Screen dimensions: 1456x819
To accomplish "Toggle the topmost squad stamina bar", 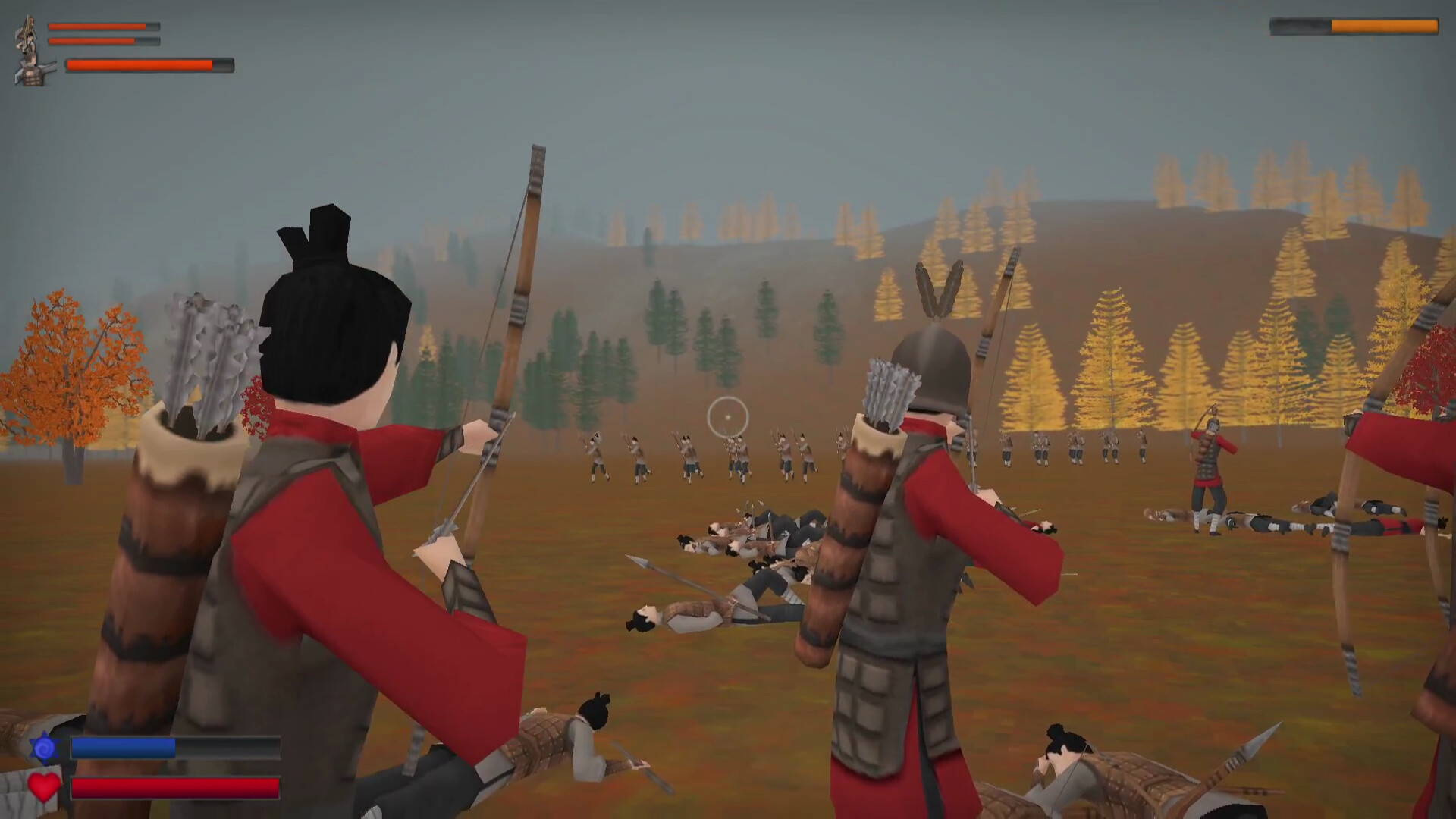I will tap(102, 27).
